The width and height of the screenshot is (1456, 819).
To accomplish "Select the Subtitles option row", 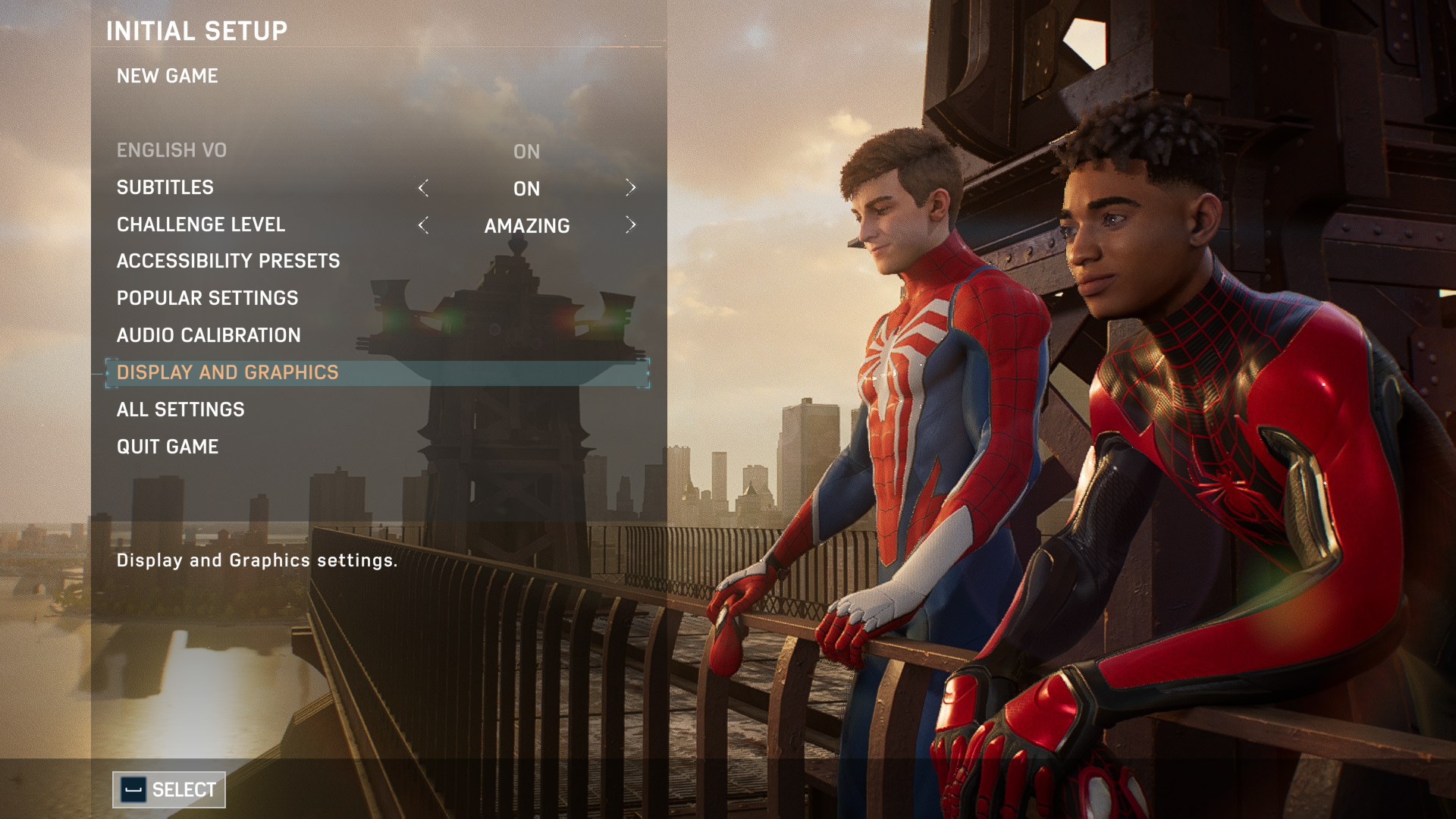I will coord(165,187).
